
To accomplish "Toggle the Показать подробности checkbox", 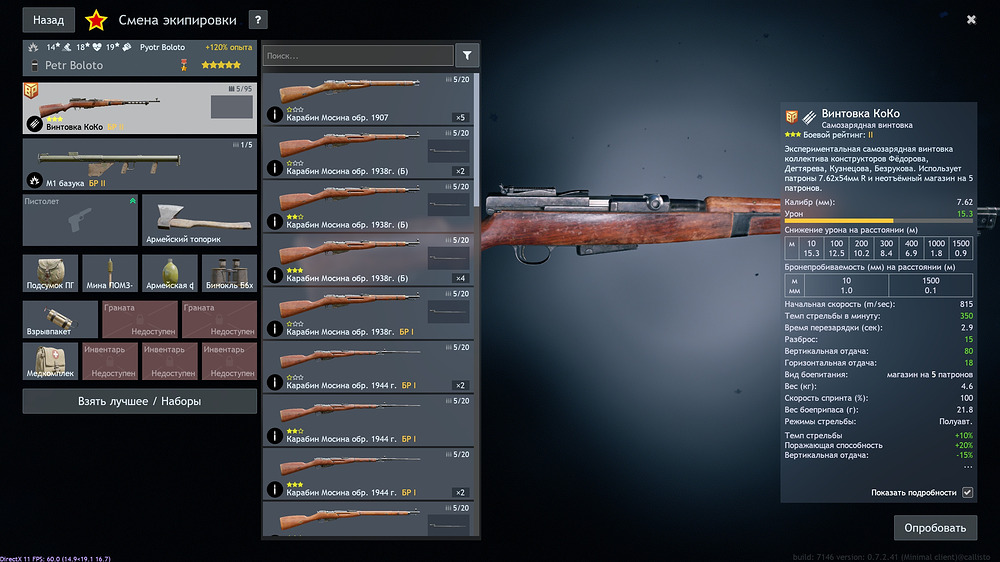I will tap(967, 492).
